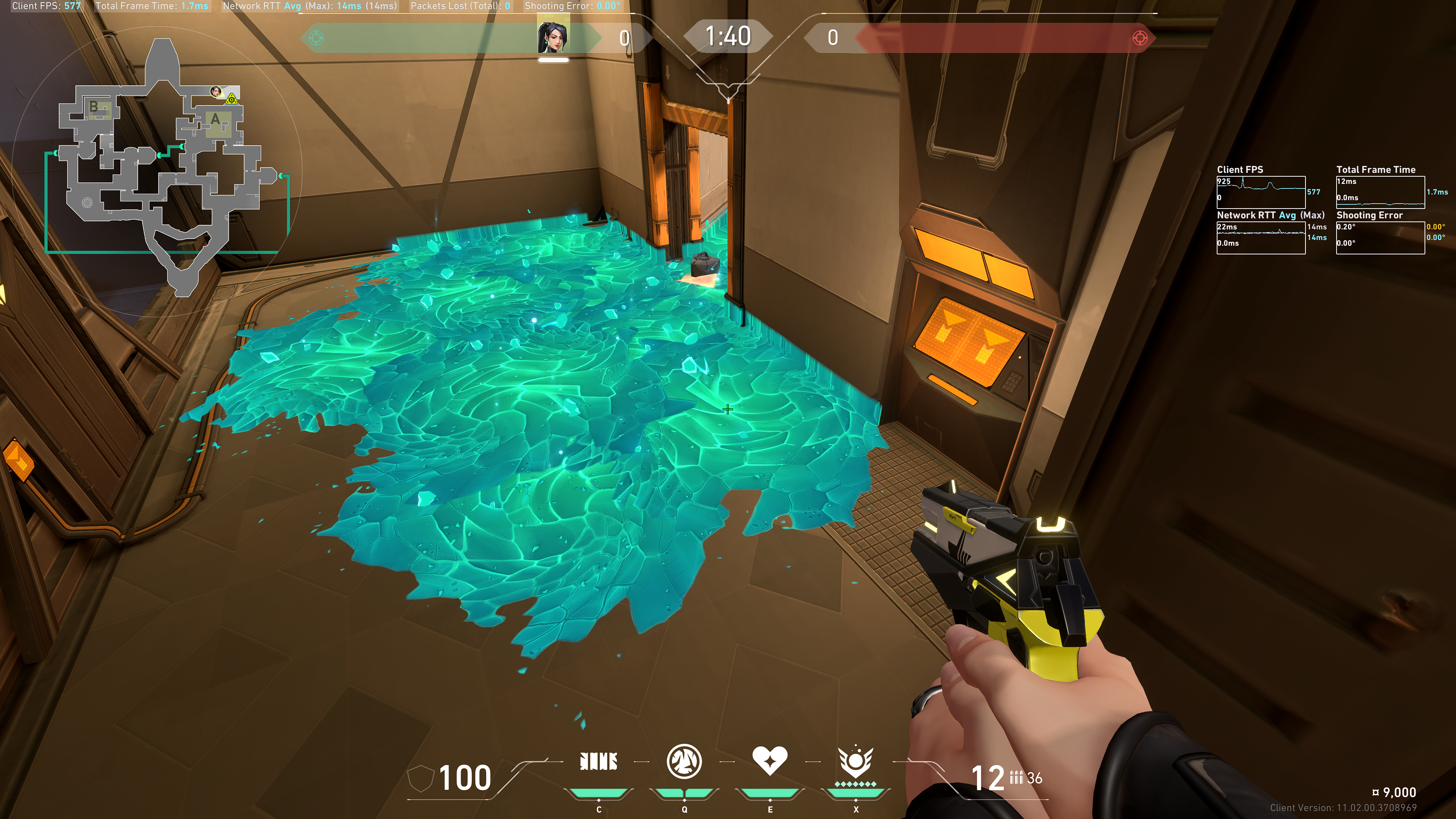The width and height of the screenshot is (1456, 819).
Task: Click the Network RTT performance graph
Action: pos(1260,237)
